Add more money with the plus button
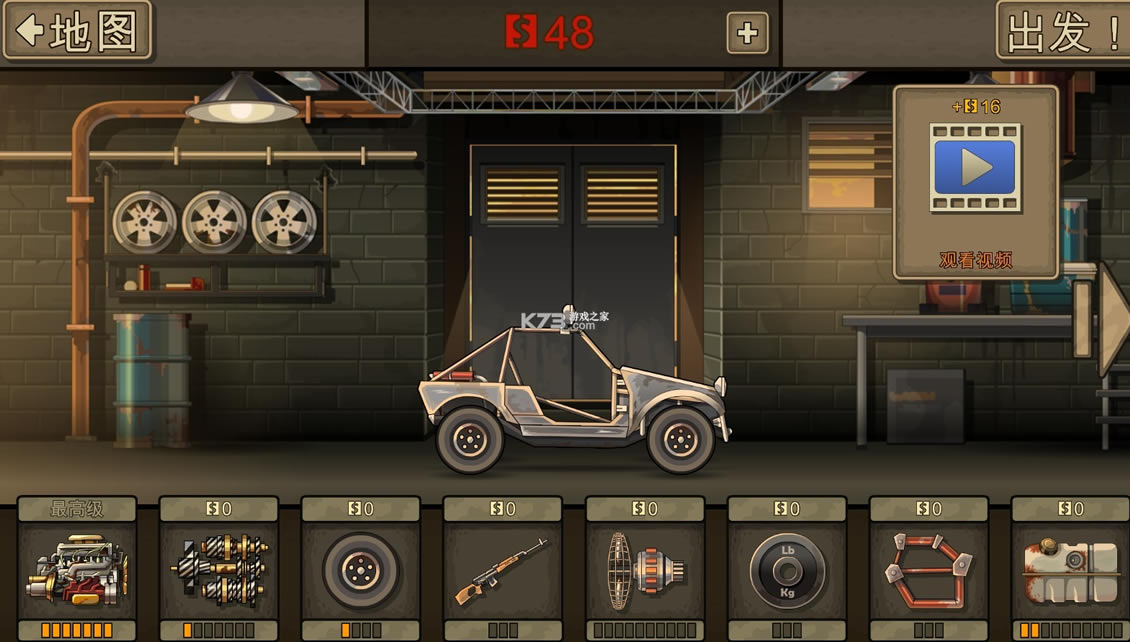 [x=747, y=33]
